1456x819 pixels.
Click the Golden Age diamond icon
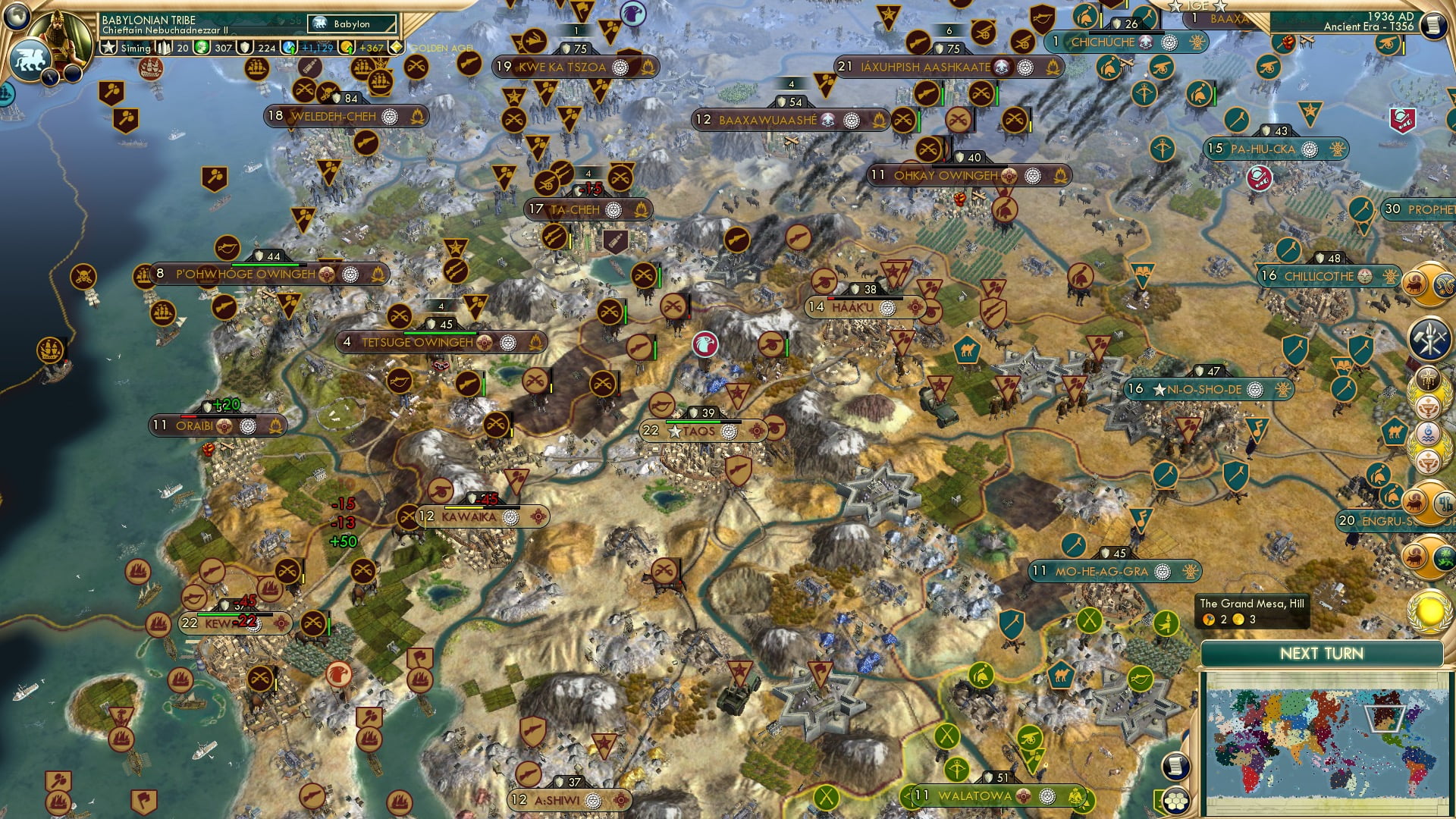395,47
